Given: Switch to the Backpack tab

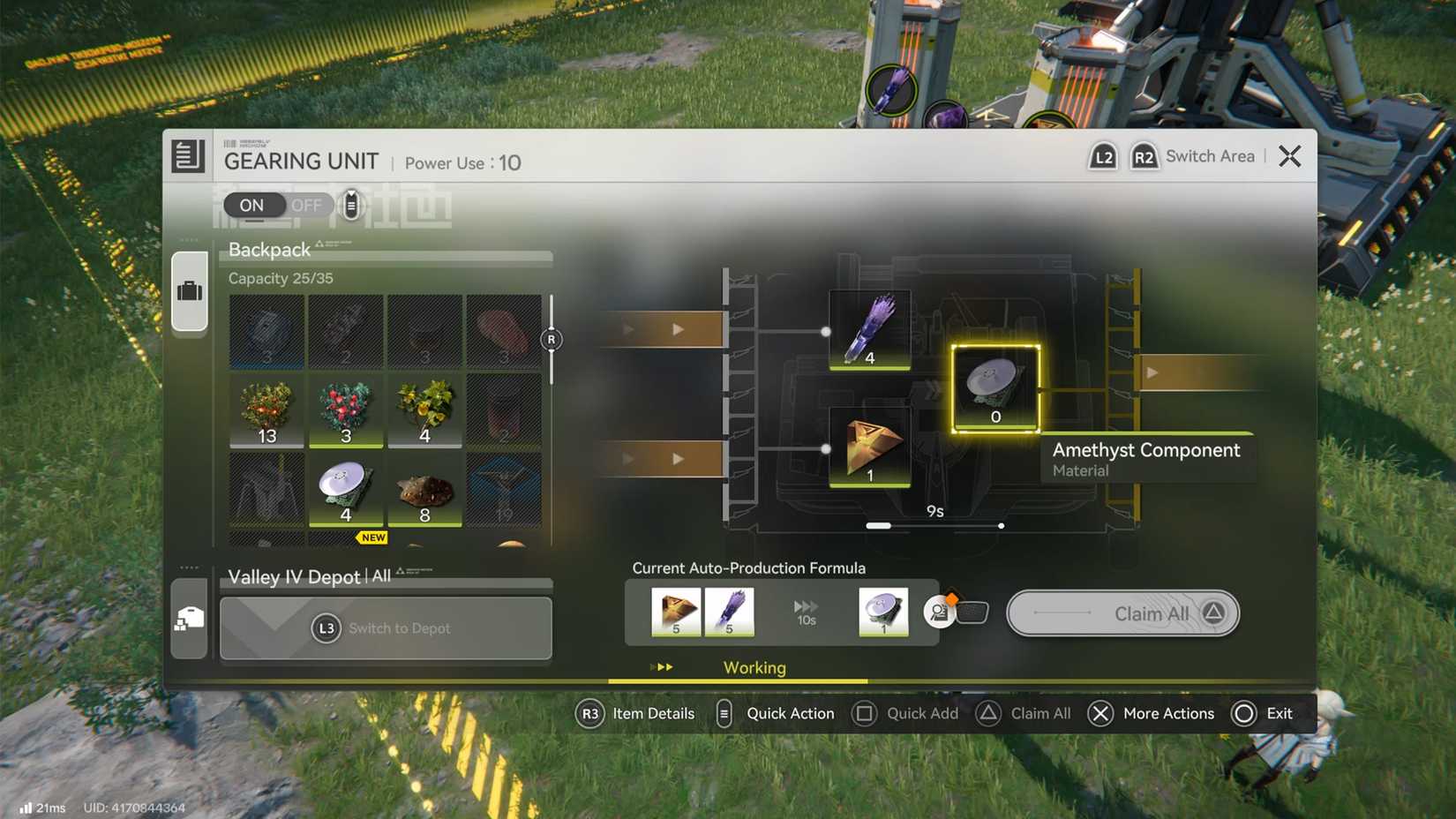Looking at the screenshot, I should pos(190,292).
